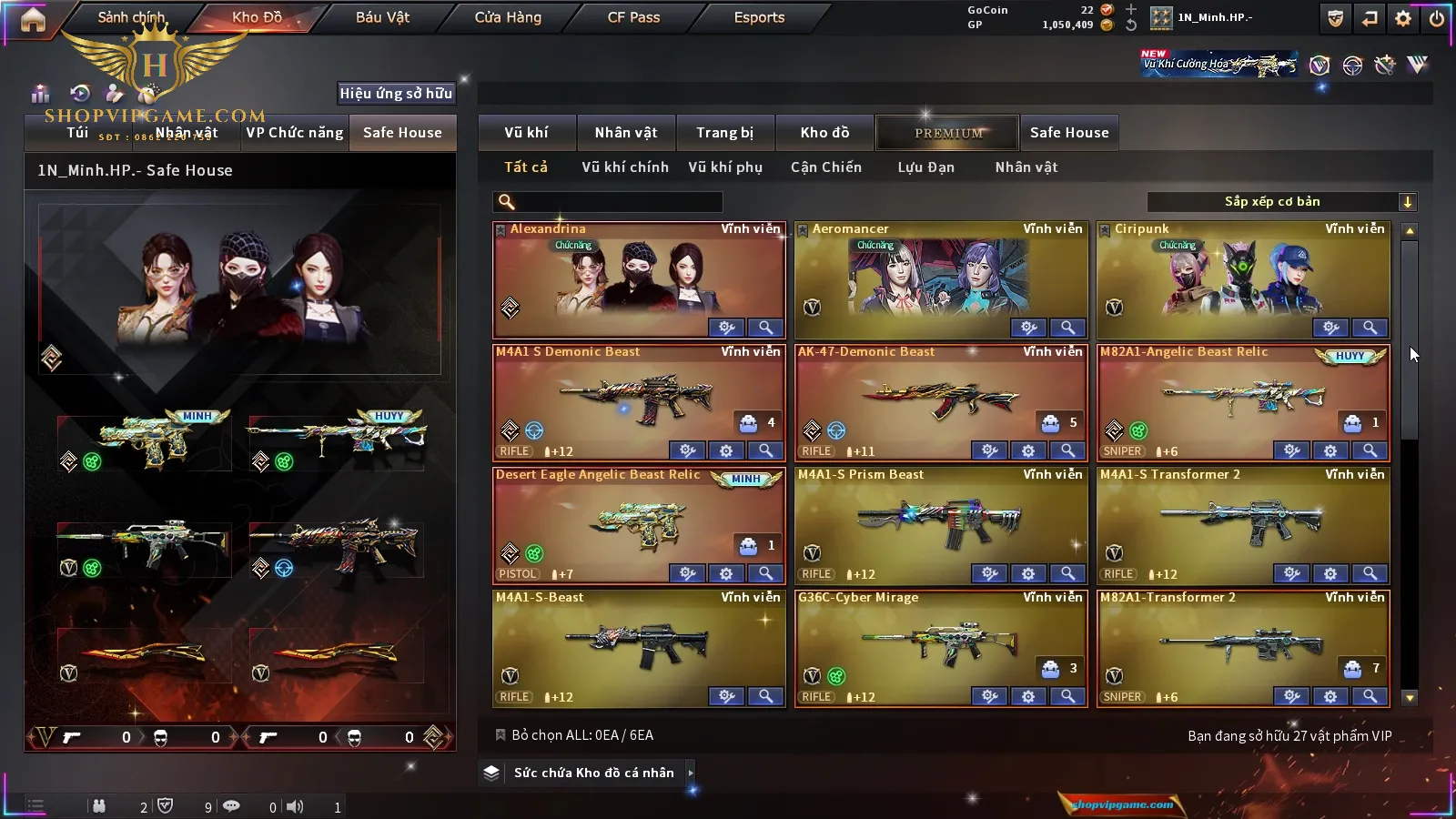
Task: Switch to the Vũ khí tab
Action: click(x=526, y=133)
